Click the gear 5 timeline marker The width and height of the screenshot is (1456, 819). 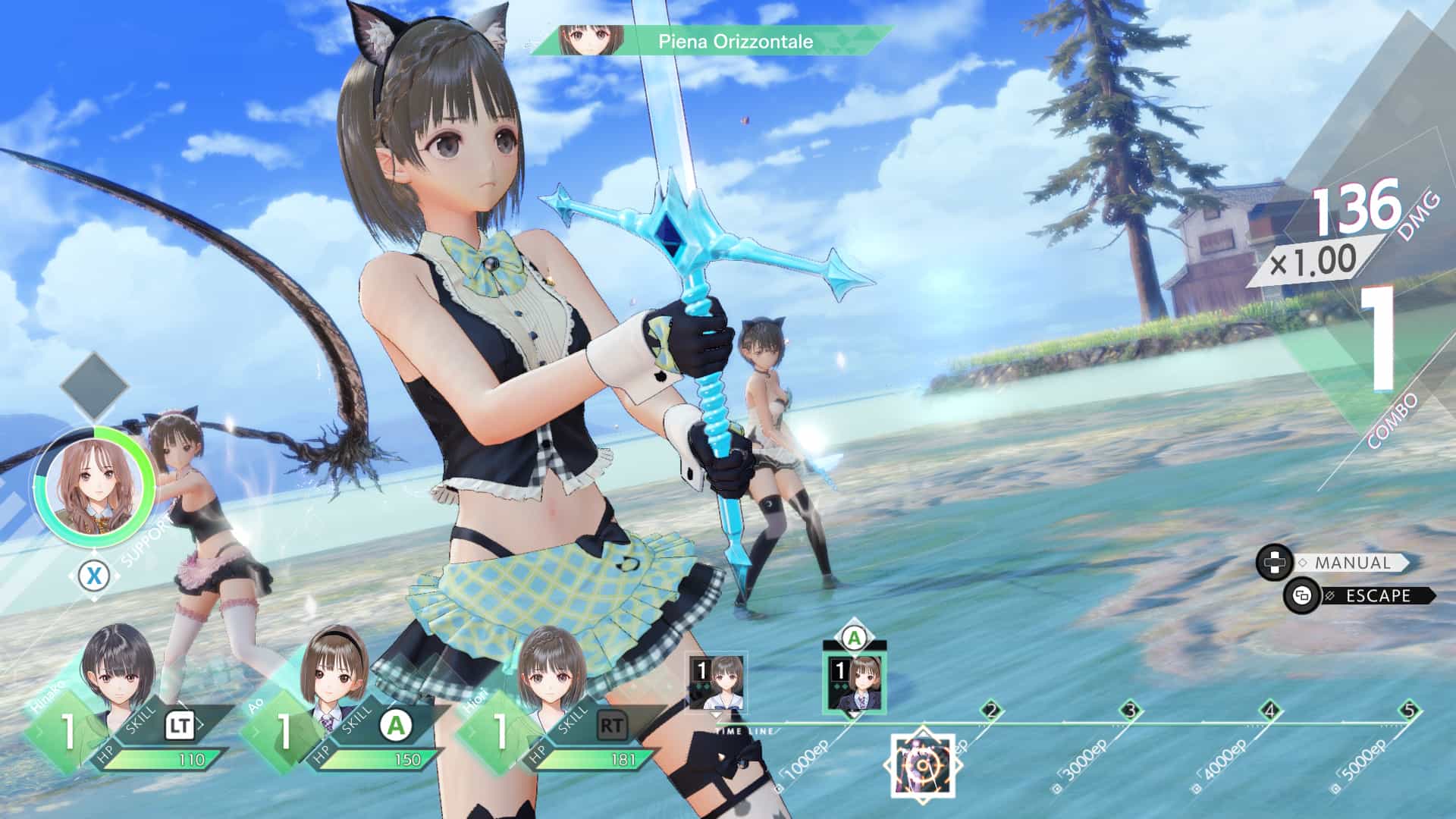pos(1409,711)
